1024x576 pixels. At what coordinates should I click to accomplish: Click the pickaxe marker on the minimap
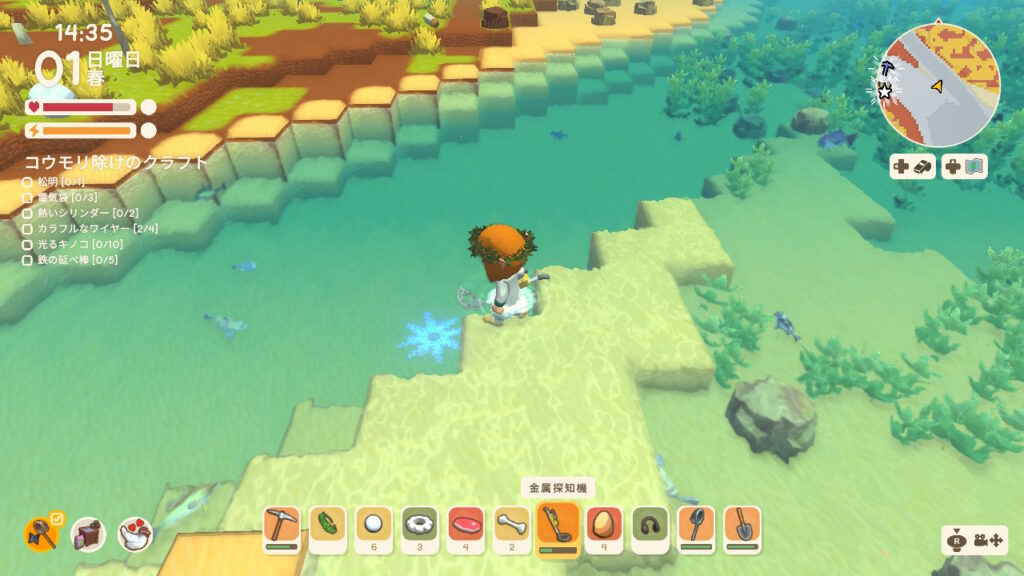[889, 68]
